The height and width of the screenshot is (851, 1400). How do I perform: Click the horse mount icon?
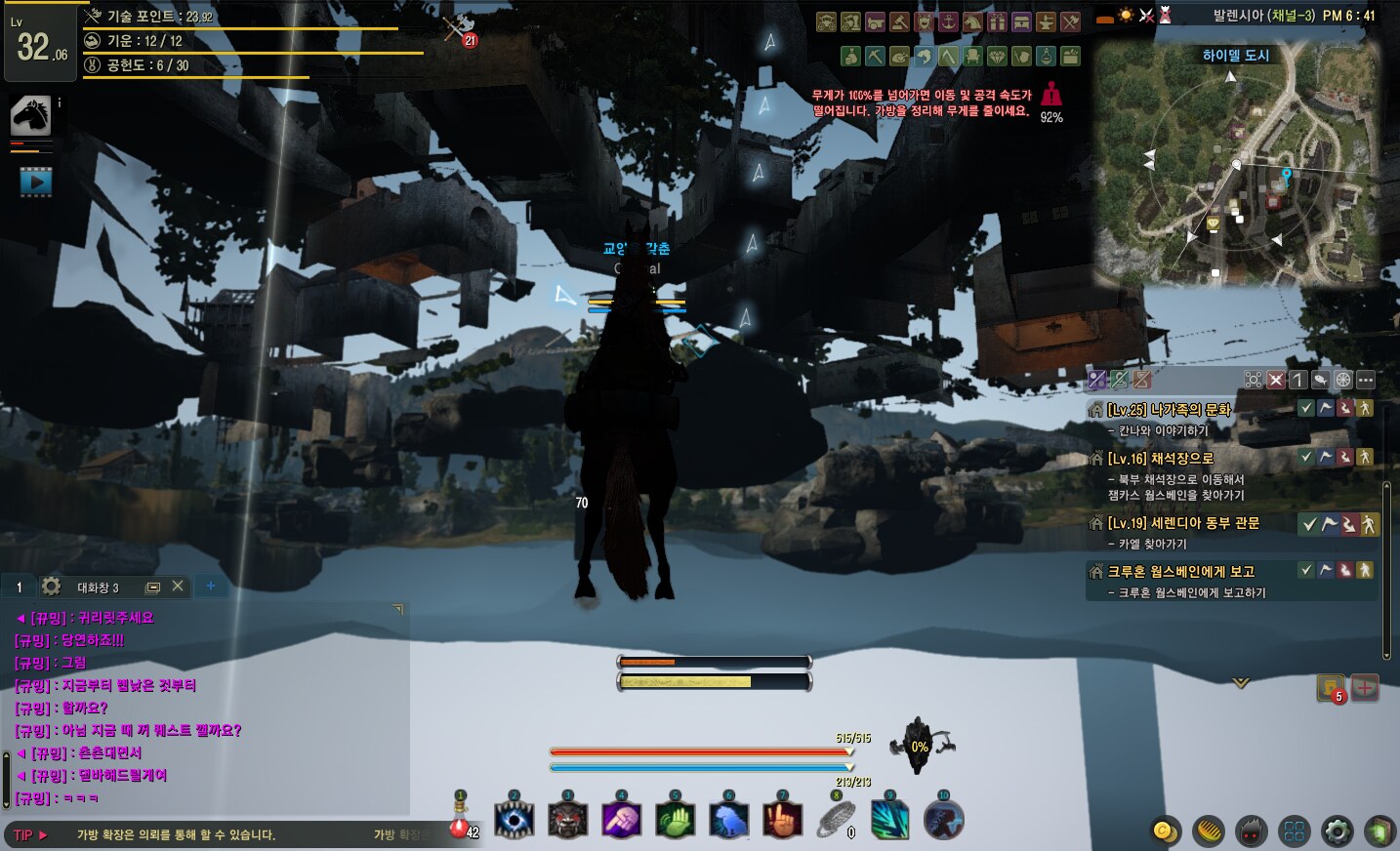tap(30, 116)
